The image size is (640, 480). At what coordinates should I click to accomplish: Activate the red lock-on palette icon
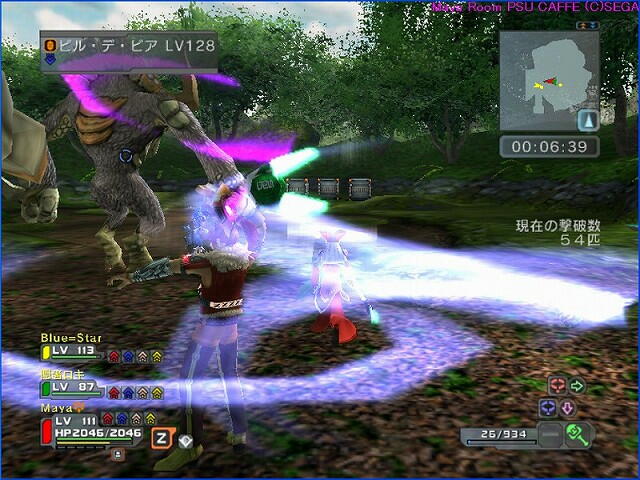pyautogui.click(x=557, y=386)
